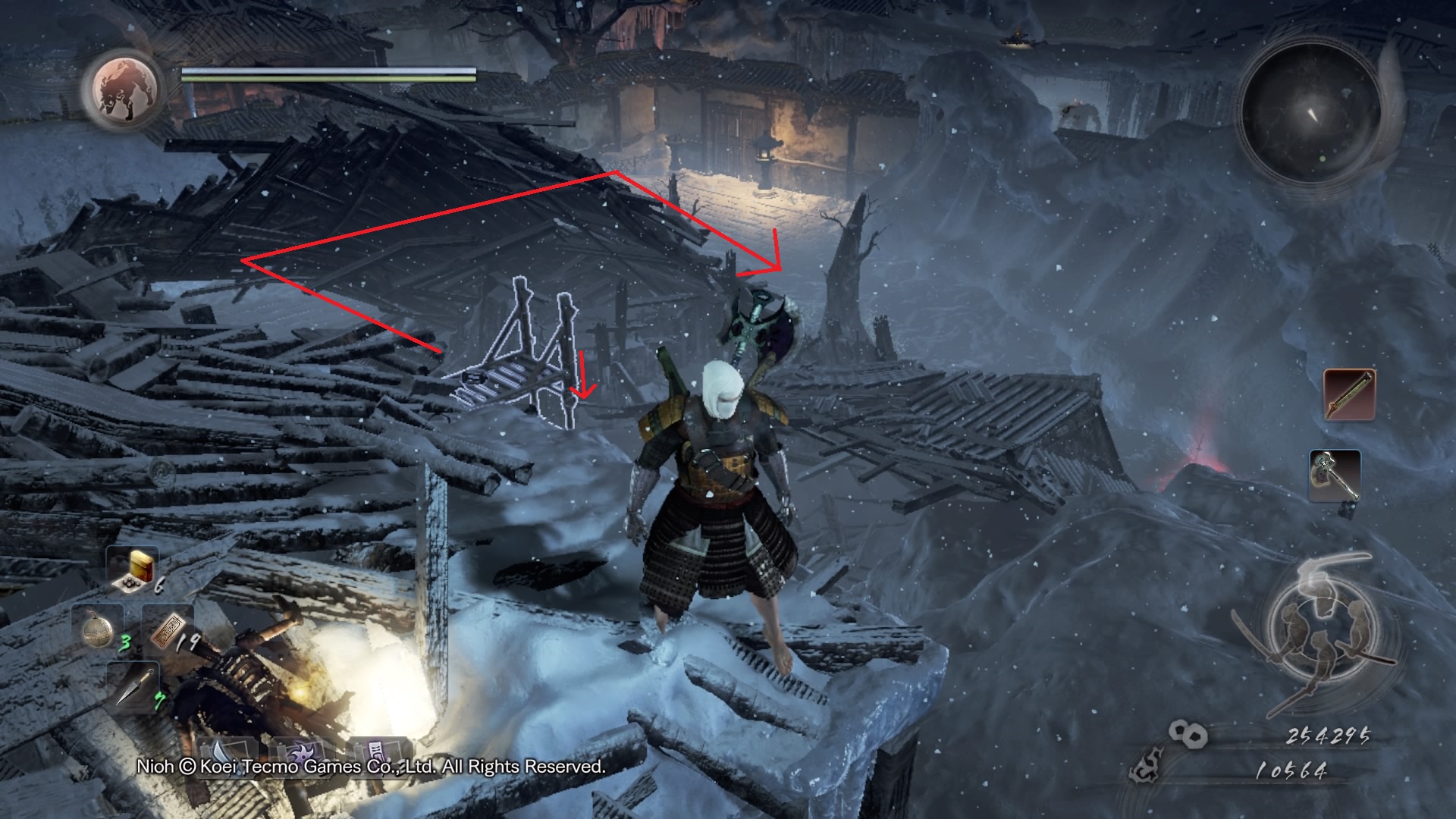Select the equipped axe weapon icon
This screenshot has width=1456, height=819.
click(x=1335, y=475)
